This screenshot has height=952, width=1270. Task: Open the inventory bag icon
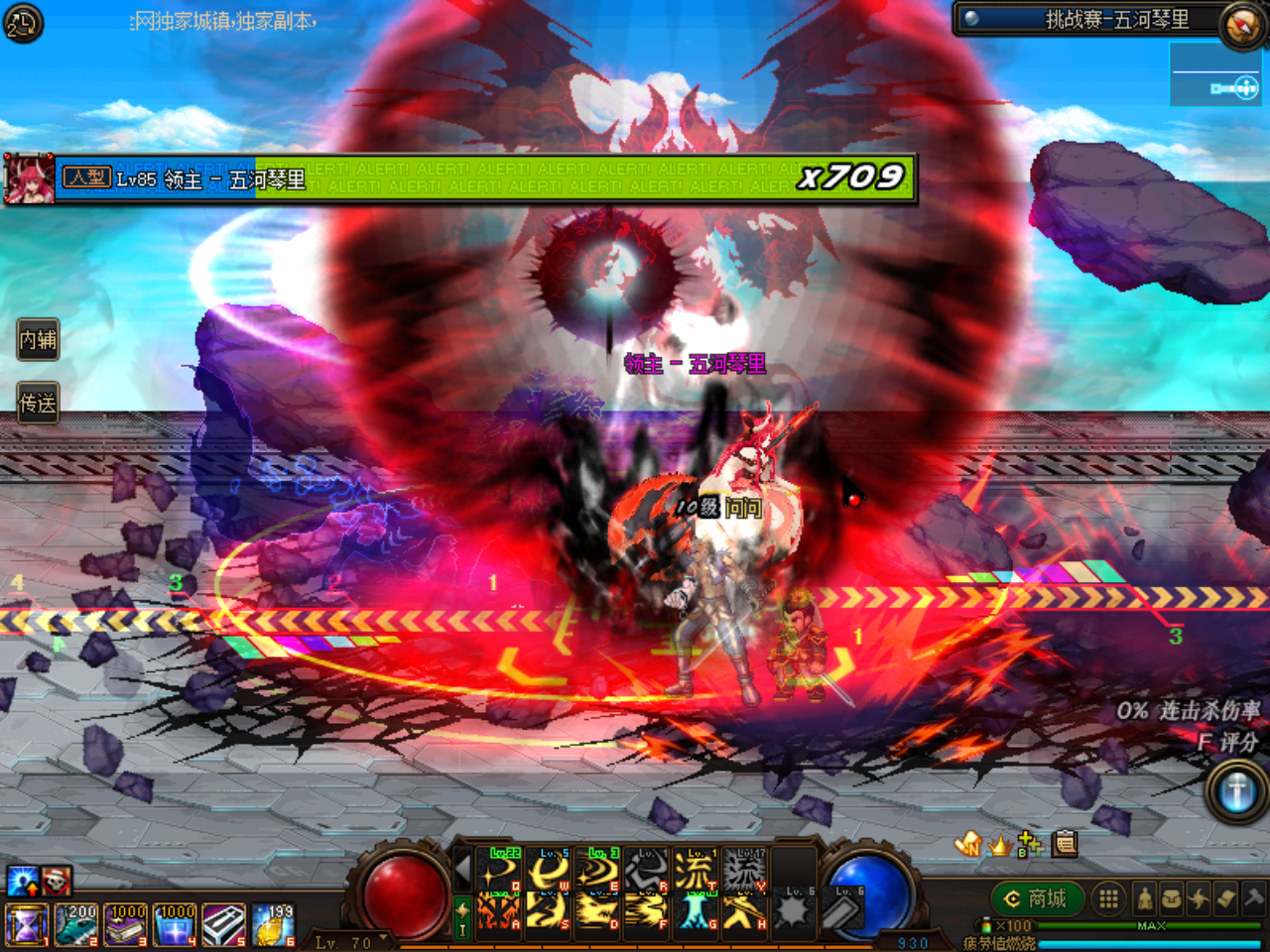(1174, 899)
